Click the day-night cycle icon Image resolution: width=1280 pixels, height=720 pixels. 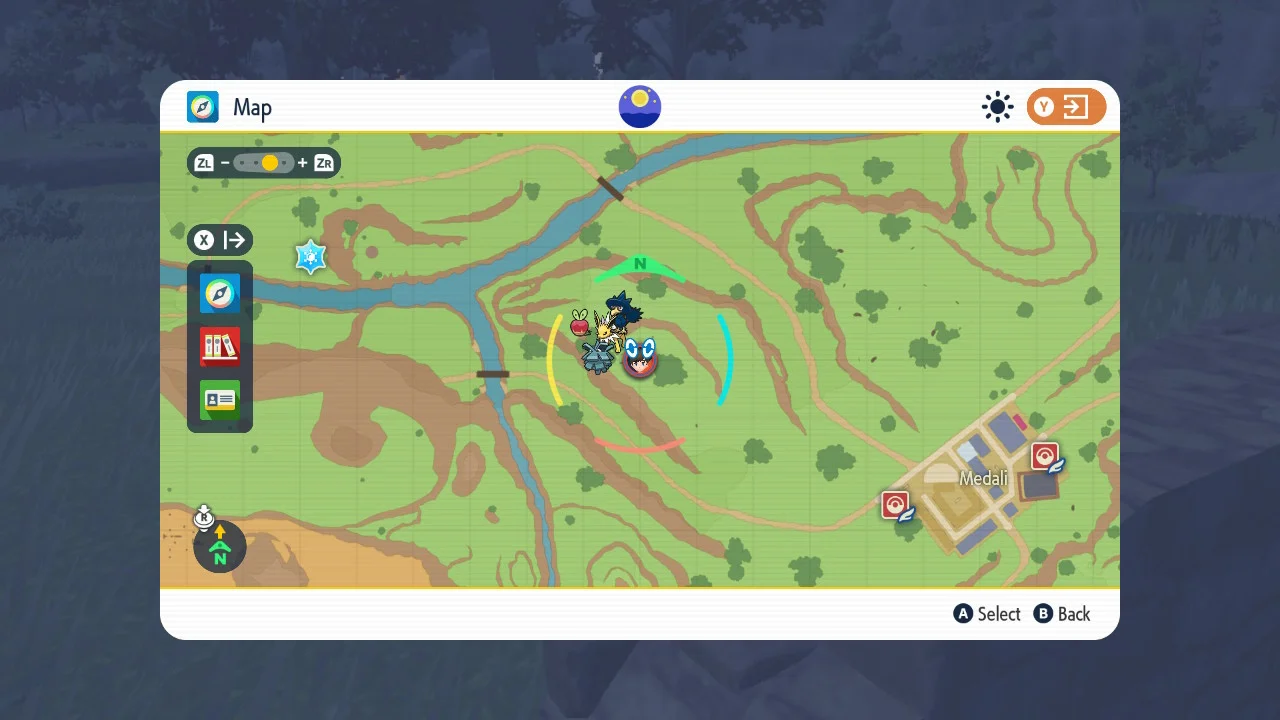click(x=640, y=107)
